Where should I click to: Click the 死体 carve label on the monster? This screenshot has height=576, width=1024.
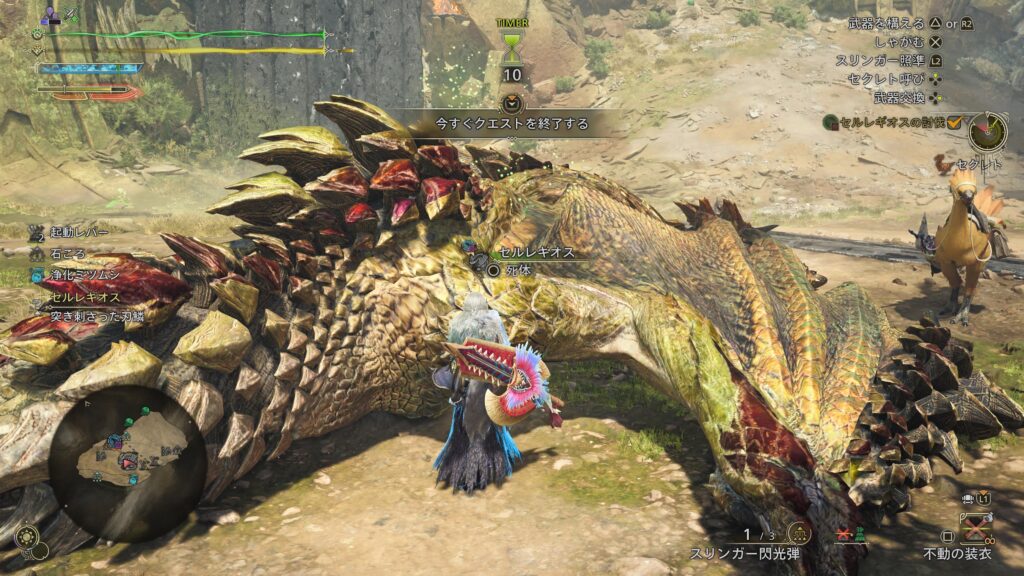[x=519, y=270]
